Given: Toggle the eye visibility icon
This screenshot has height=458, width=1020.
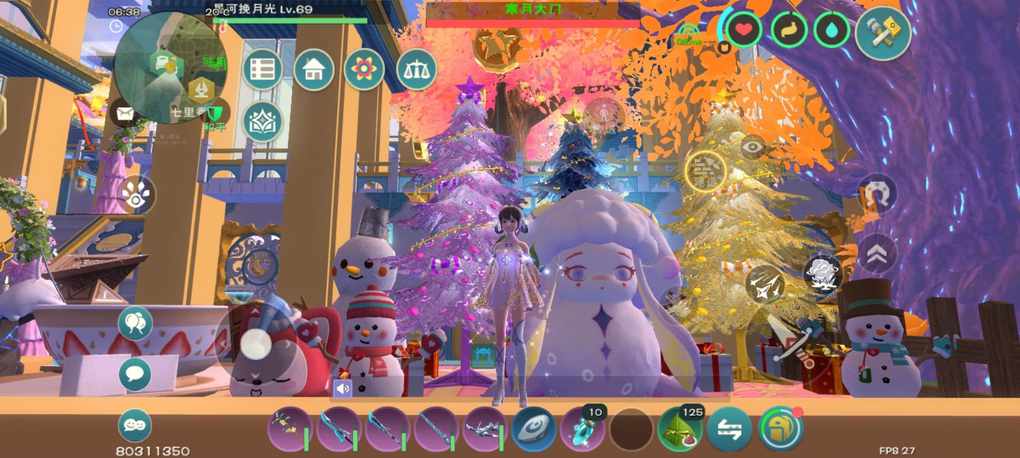Looking at the screenshot, I should (x=753, y=146).
